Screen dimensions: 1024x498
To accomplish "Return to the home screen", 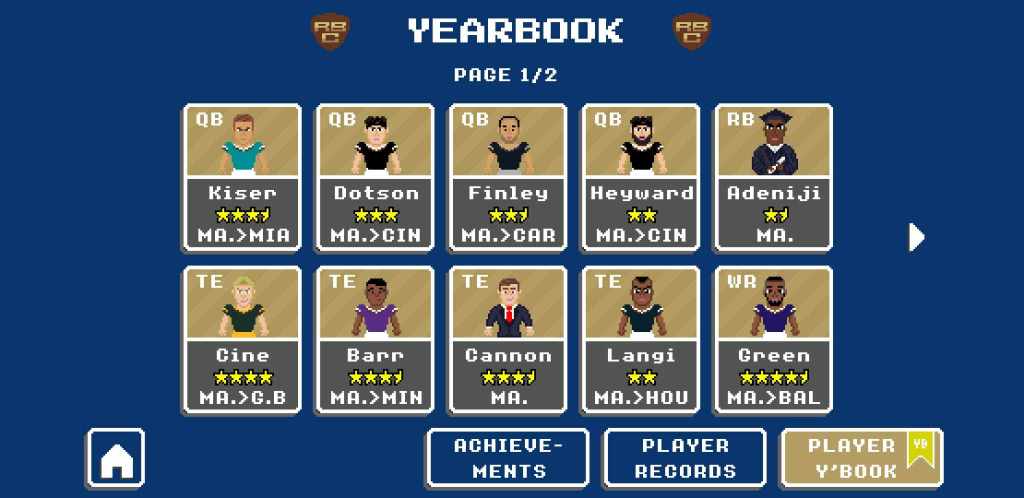I will [x=116, y=459].
